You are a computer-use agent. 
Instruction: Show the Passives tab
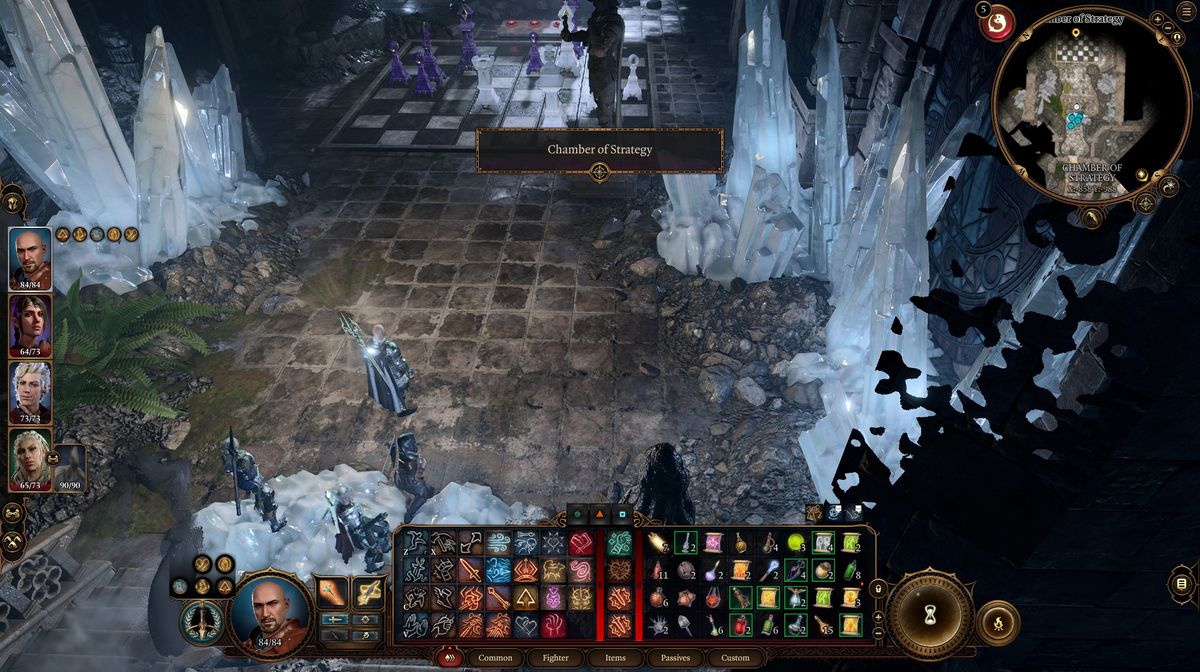[675, 658]
